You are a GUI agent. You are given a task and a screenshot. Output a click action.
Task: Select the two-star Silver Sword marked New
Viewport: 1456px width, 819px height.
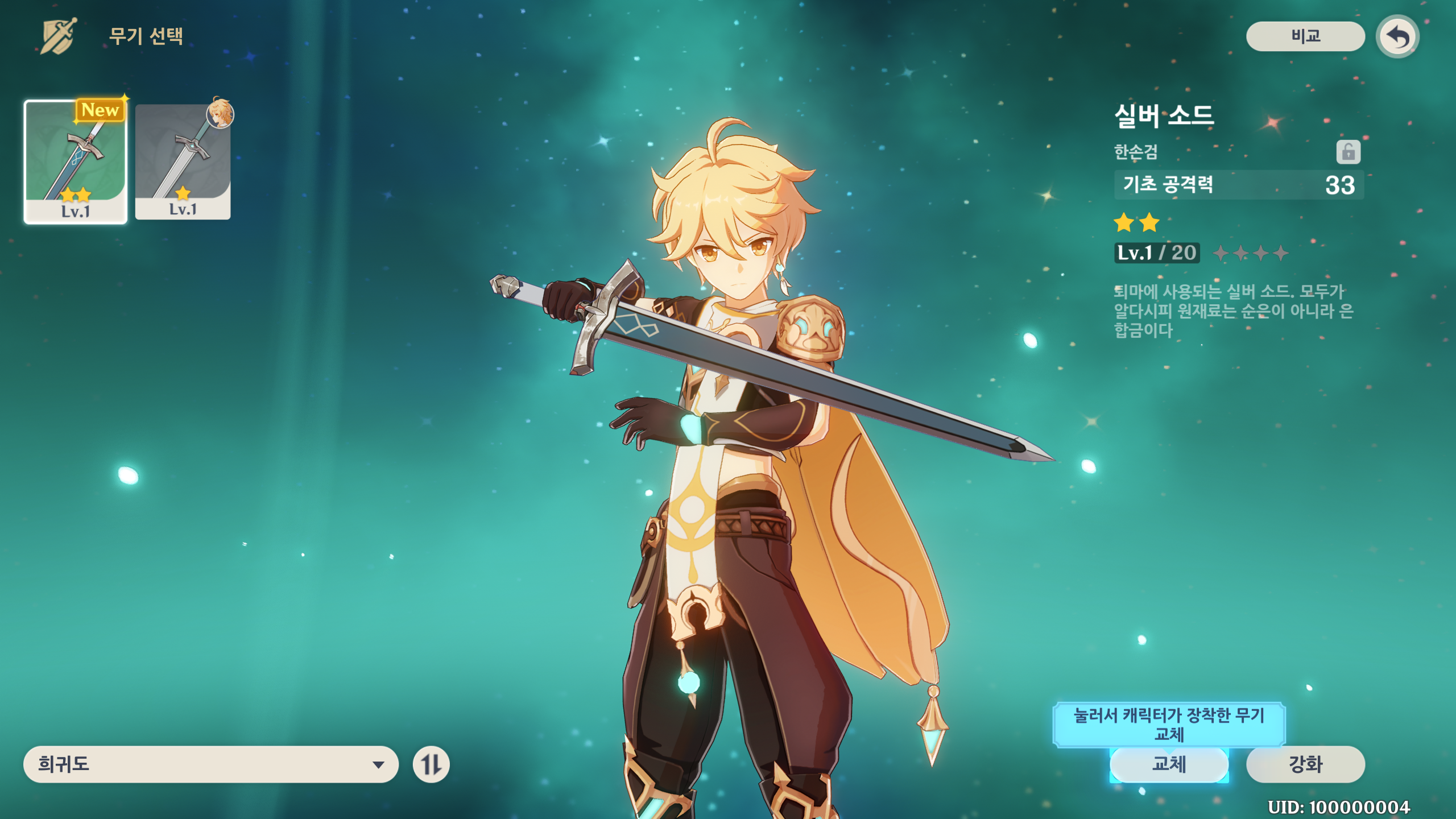pyautogui.click(x=75, y=162)
